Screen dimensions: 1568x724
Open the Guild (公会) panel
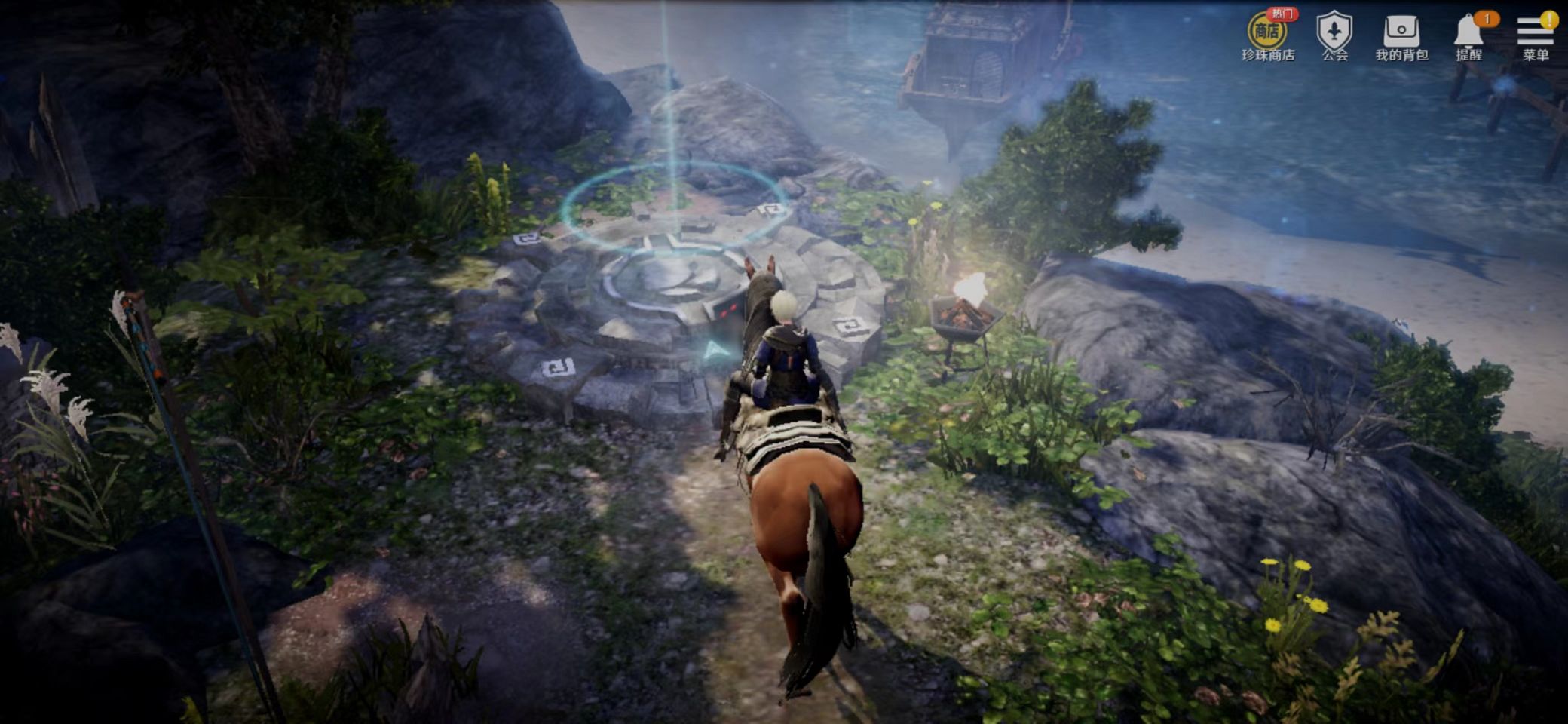(x=1334, y=35)
